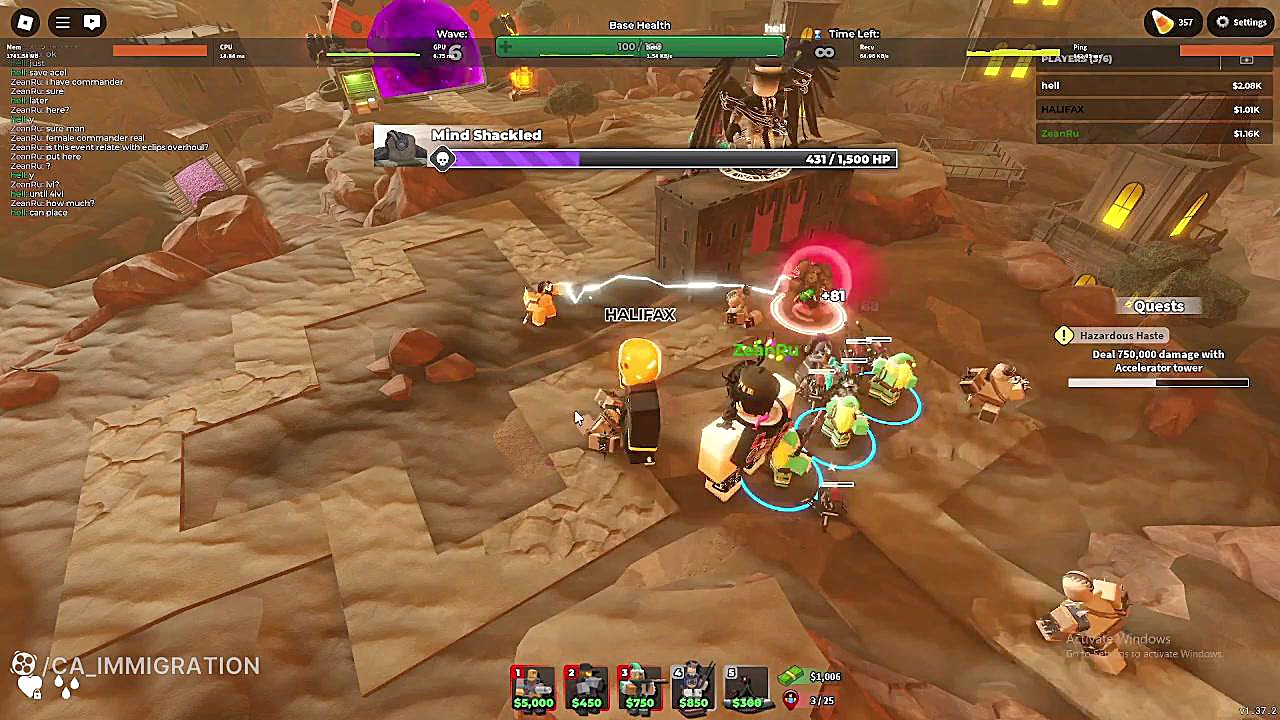Toggle the Quests panel header
Viewport: 1280px width, 720px height.
point(1158,307)
